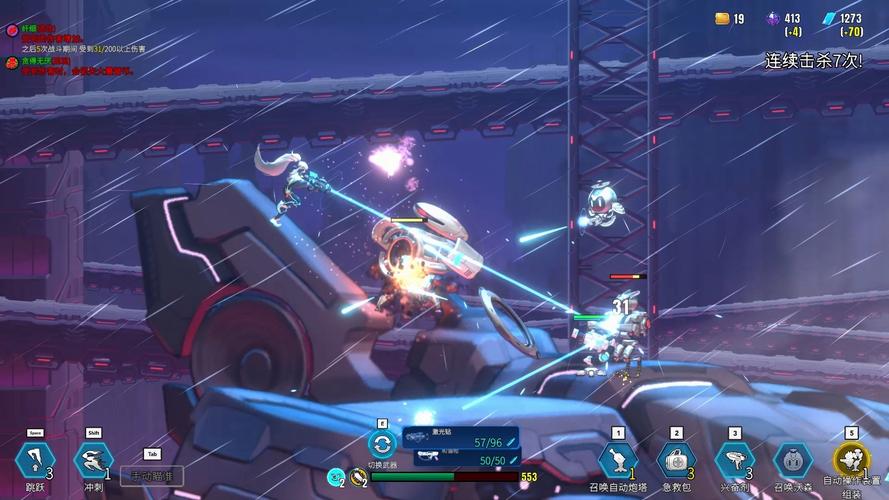The image size is (889, 500).
Task: Toggle the 手动瞄准 manual aim button
Action: pos(152,476)
